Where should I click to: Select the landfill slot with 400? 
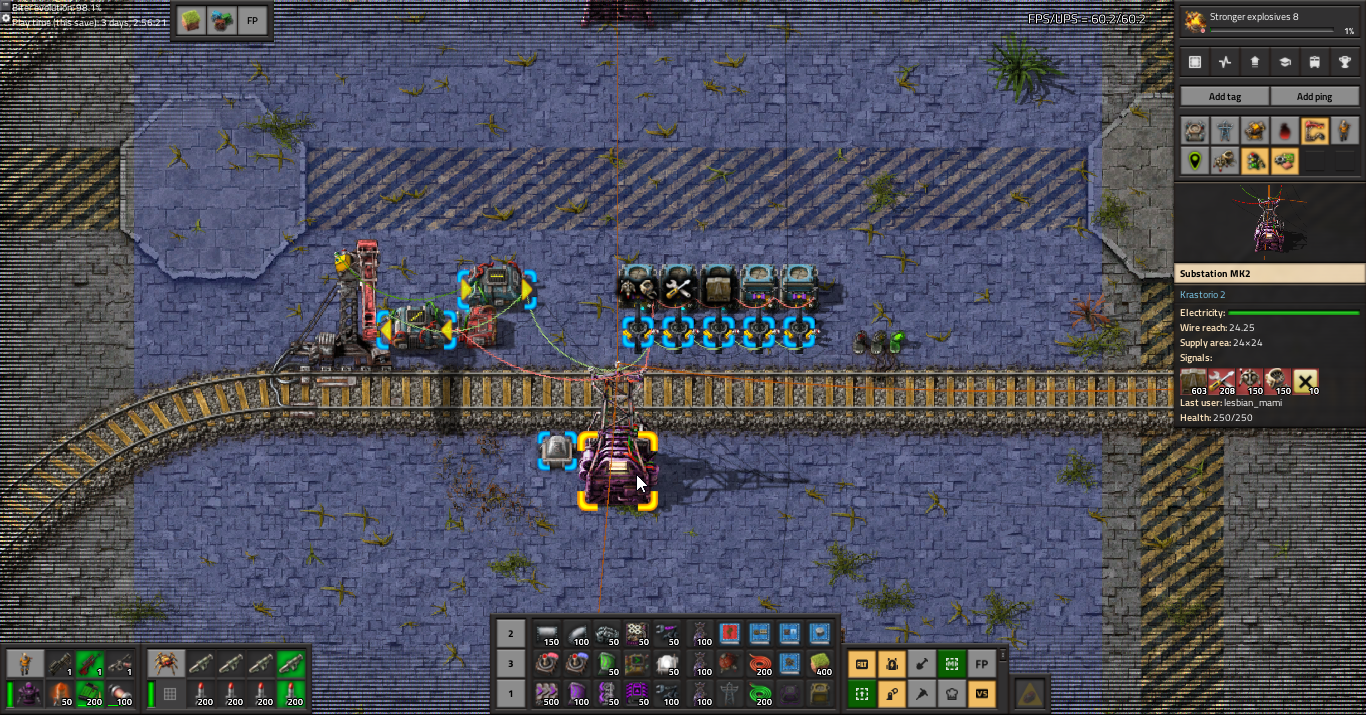pyautogui.click(x=820, y=663)
